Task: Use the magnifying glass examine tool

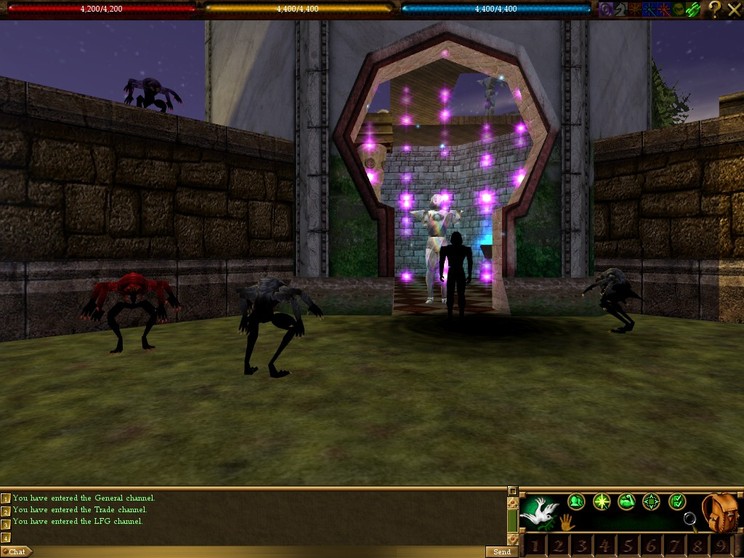Action: (689, 519)
